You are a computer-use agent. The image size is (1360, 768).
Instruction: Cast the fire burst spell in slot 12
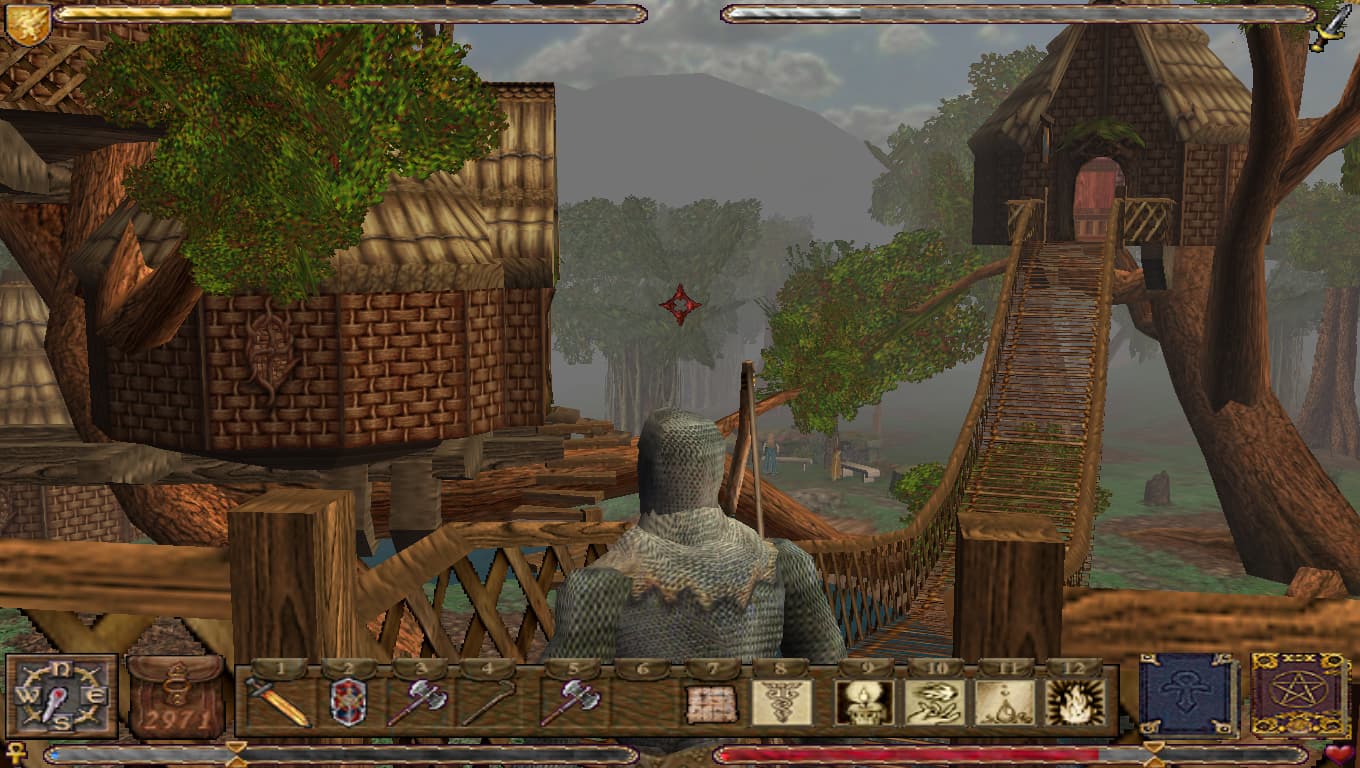click(1075, 702)
